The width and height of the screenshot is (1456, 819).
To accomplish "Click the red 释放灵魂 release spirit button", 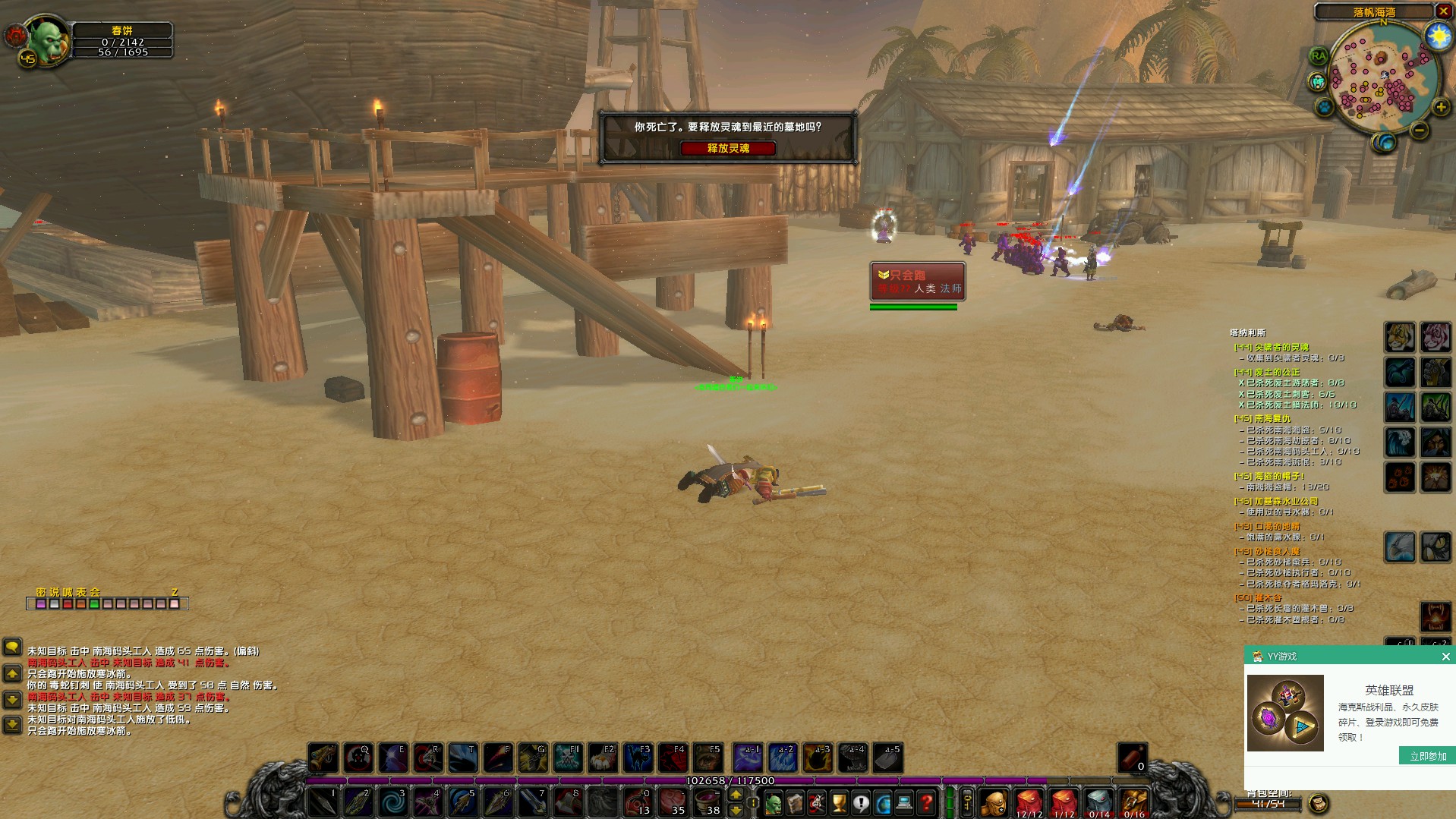I will click(x=728, y=148).
